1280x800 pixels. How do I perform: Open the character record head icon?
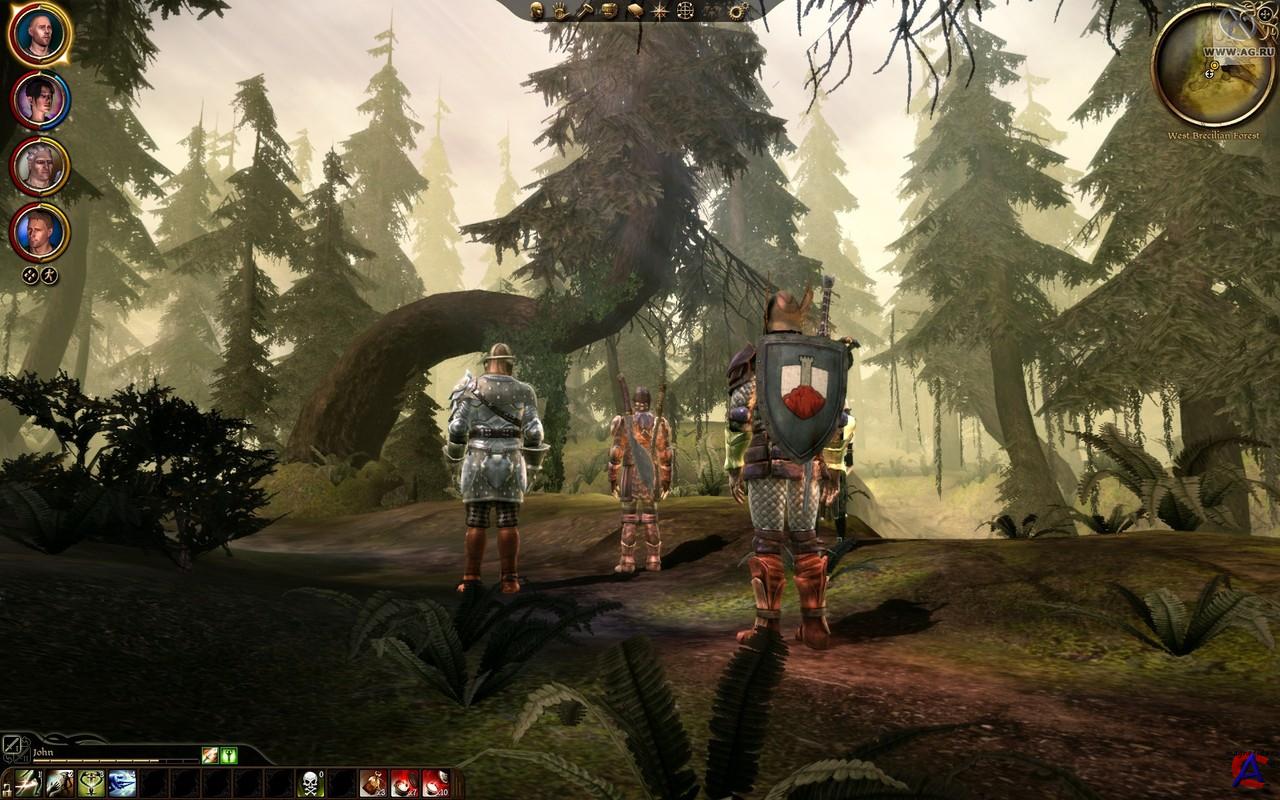(x=537, y=11)
